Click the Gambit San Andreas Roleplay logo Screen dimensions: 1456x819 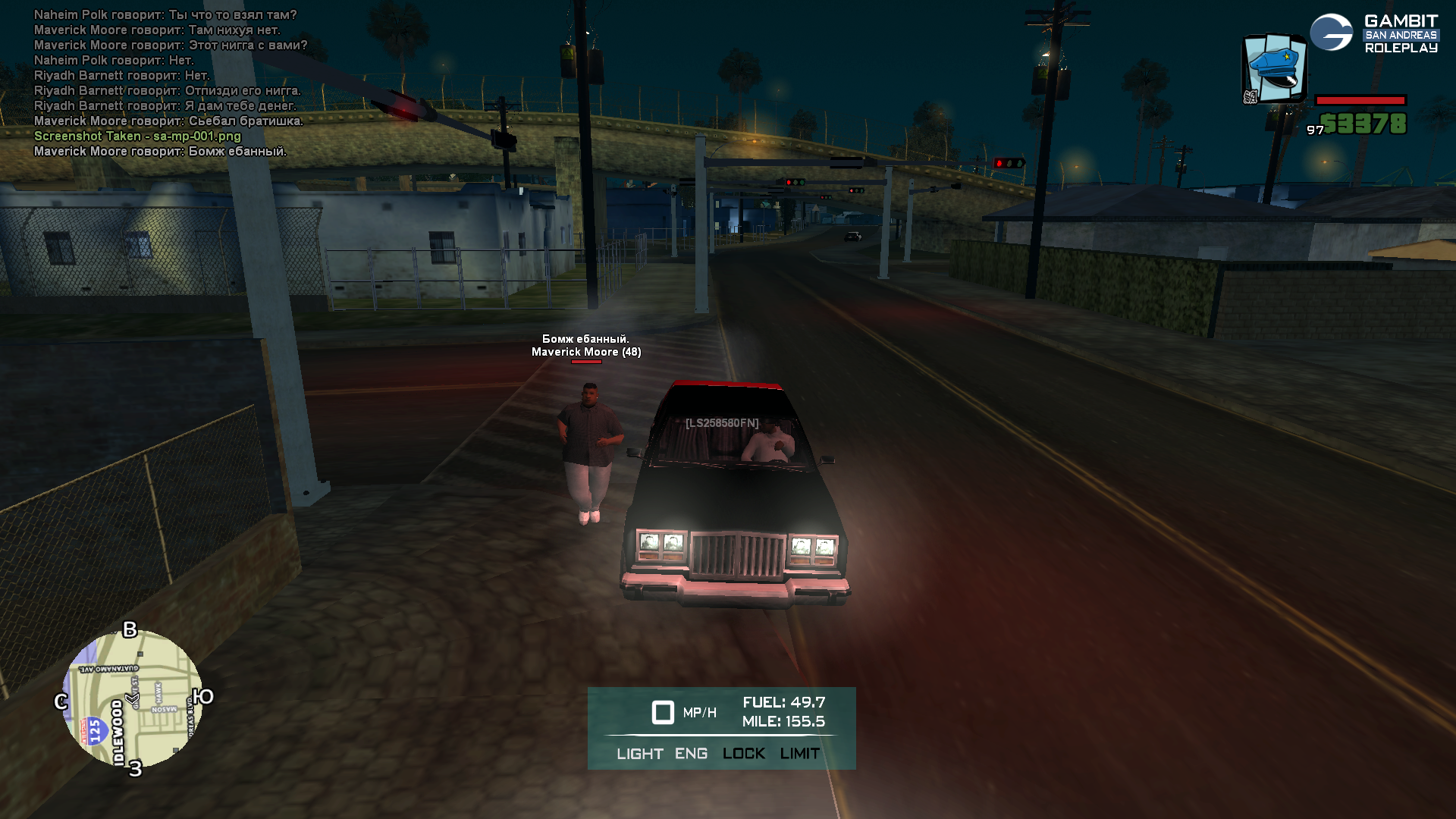[1374, 34]
